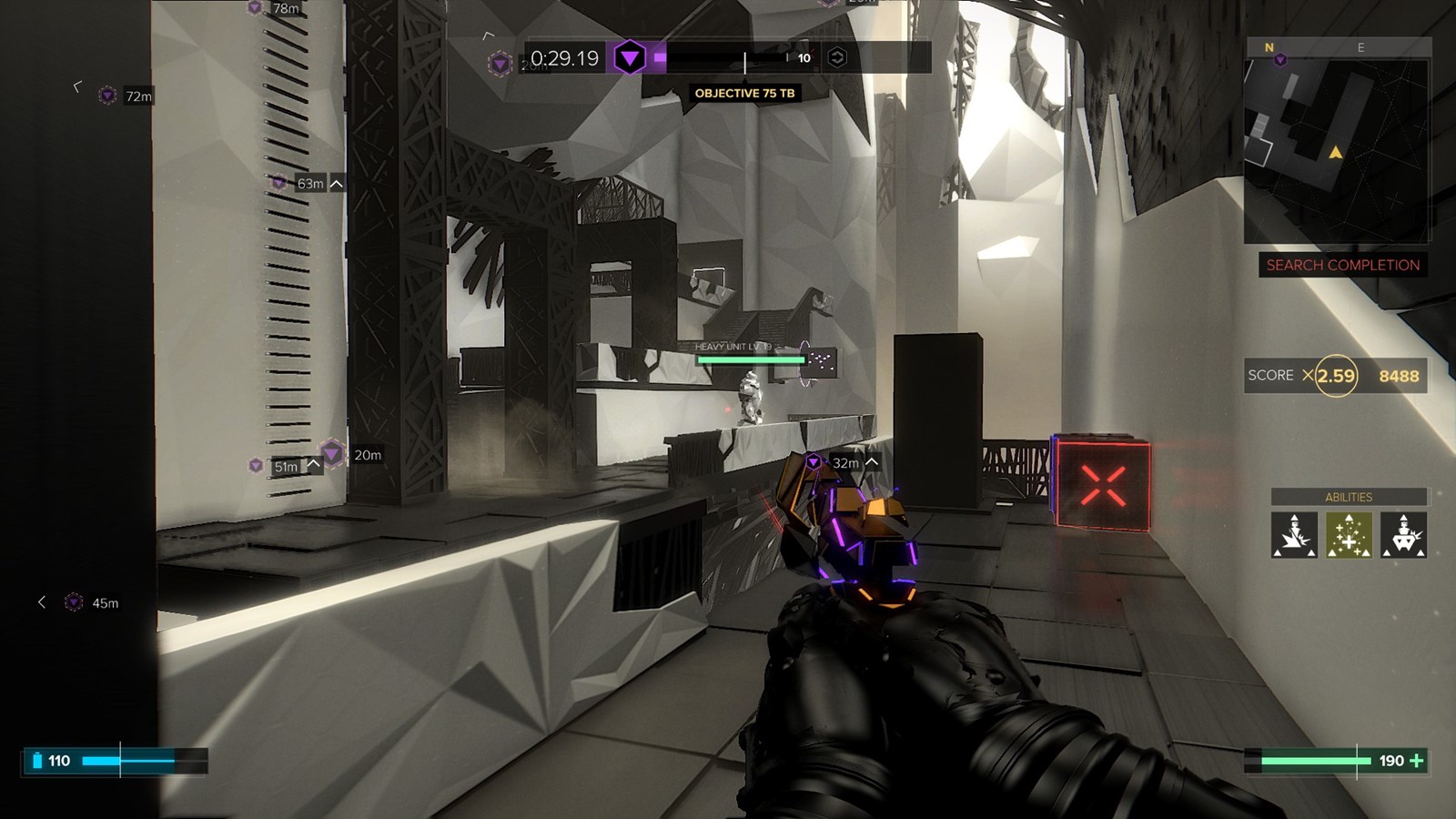Select the shield-burst figure ability icon
1456x819 pixels.
[x=1294, y=534]
